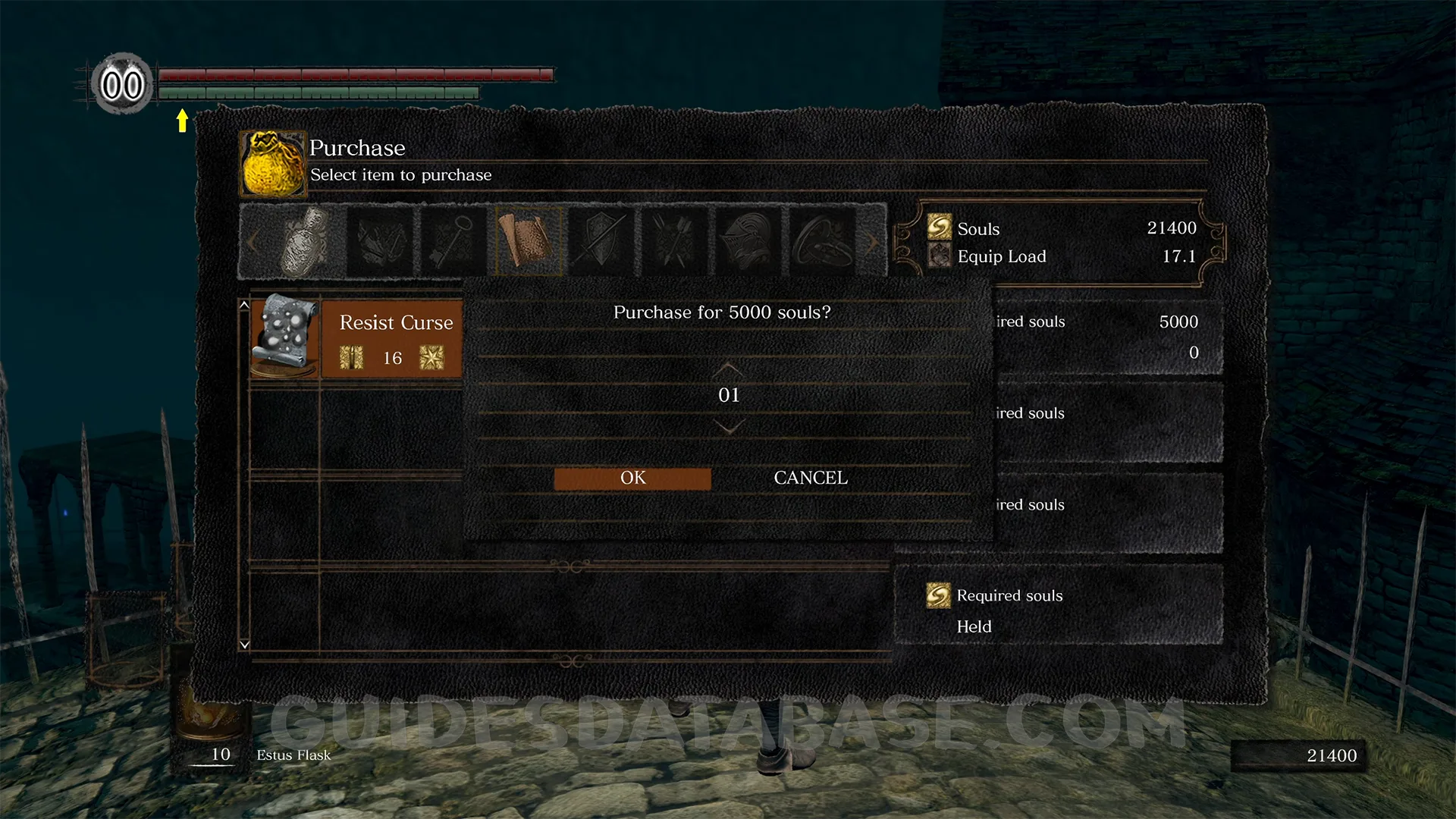Image resolution: width=1456 pixels, height=819 pixels.
Task: Switch to the rings category tab
Action: point(822,242)
